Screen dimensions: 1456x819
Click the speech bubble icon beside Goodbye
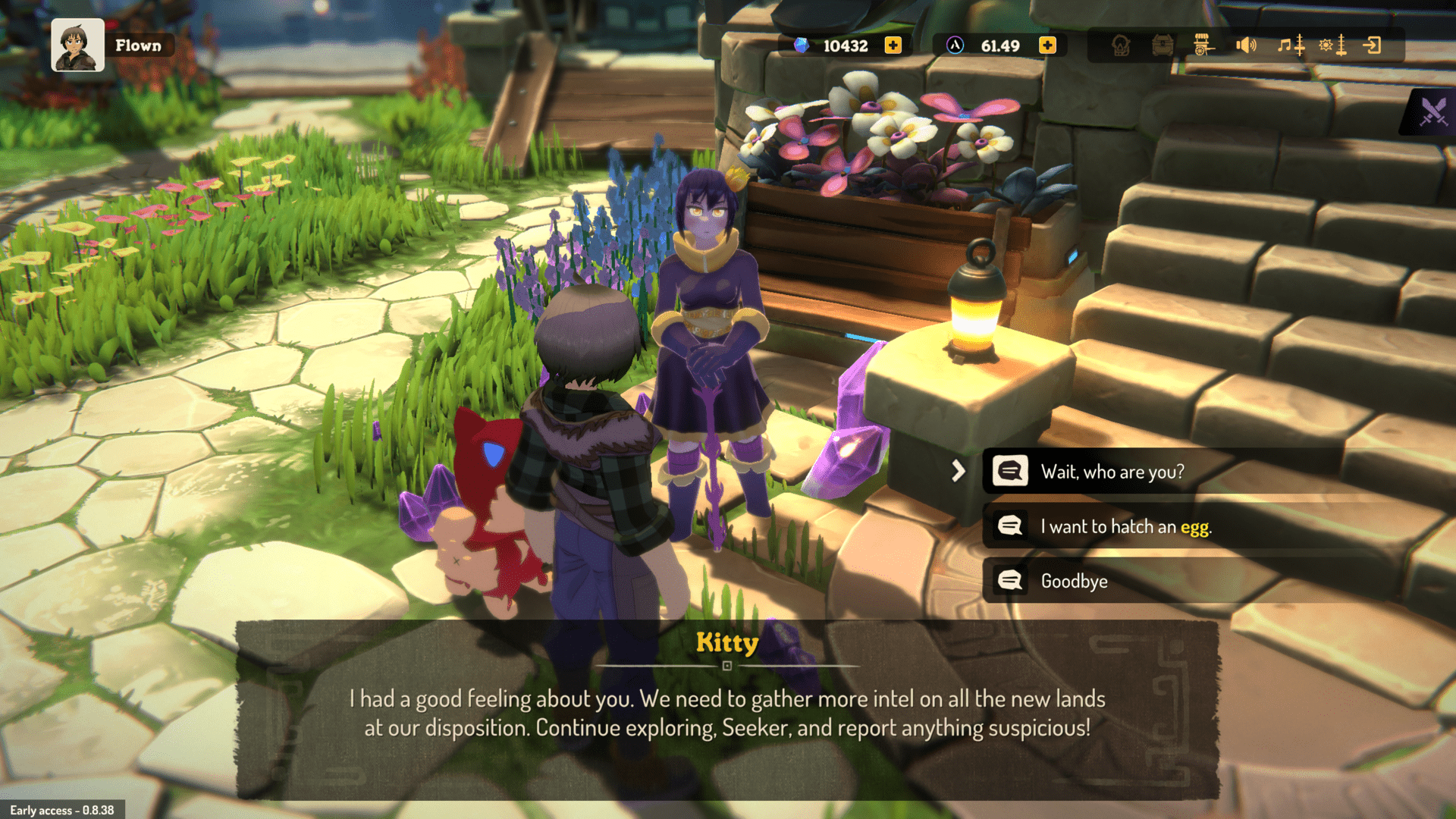click(x=1009, y=580)
